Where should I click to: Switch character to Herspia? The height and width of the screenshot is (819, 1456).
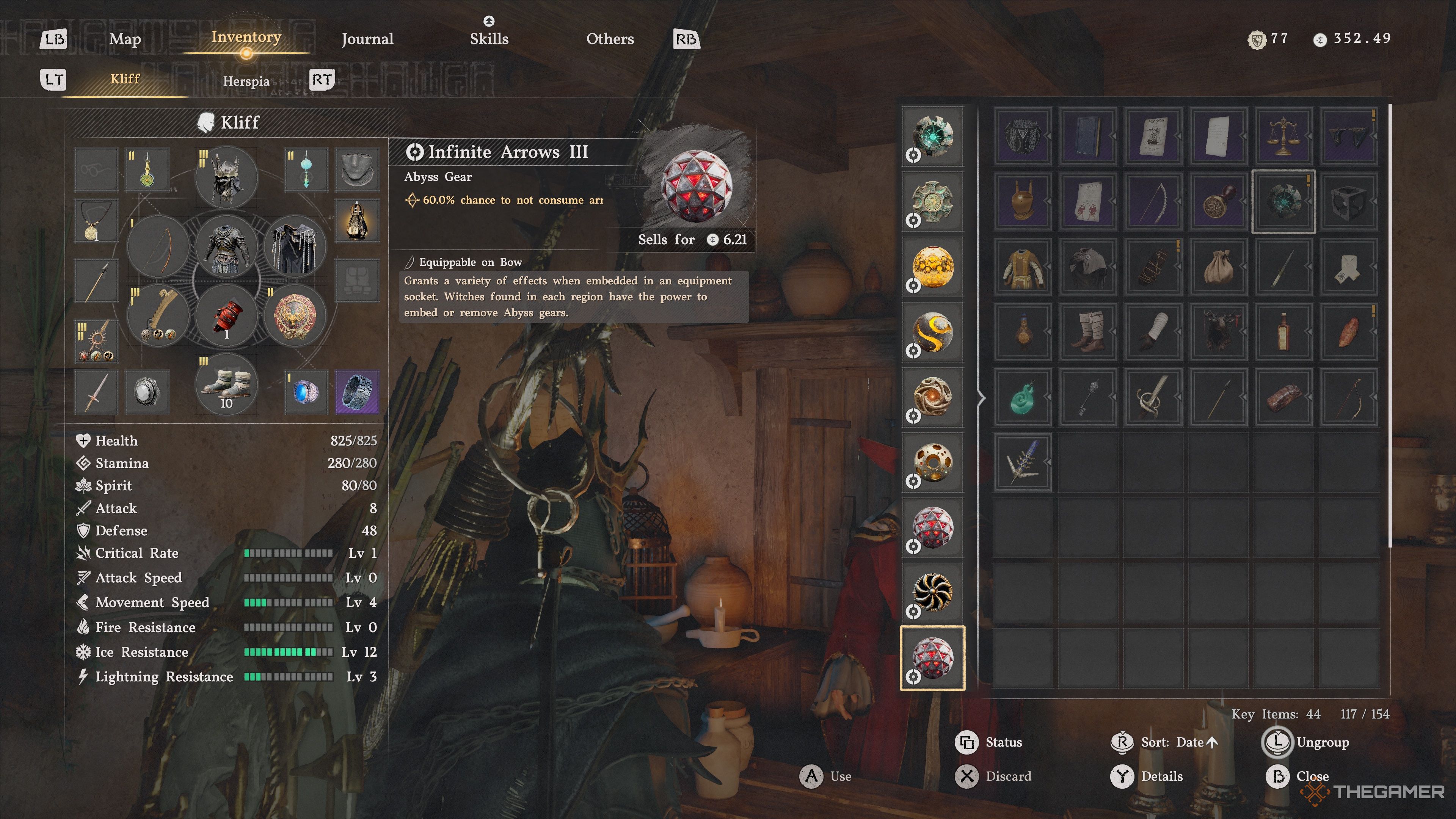(246, 81)
